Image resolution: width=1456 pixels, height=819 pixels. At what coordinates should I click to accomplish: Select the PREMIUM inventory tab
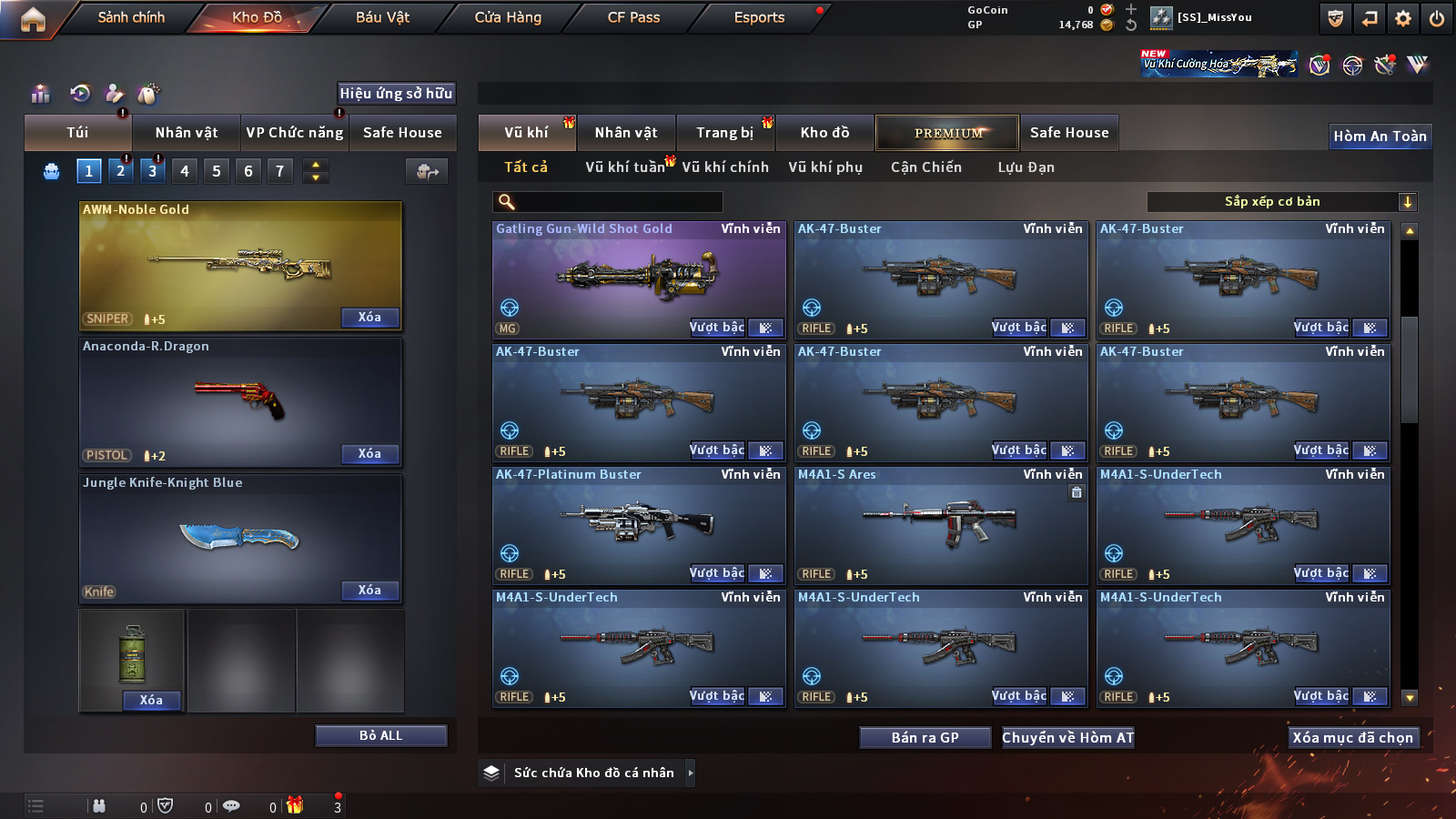[x=947, y=133]
